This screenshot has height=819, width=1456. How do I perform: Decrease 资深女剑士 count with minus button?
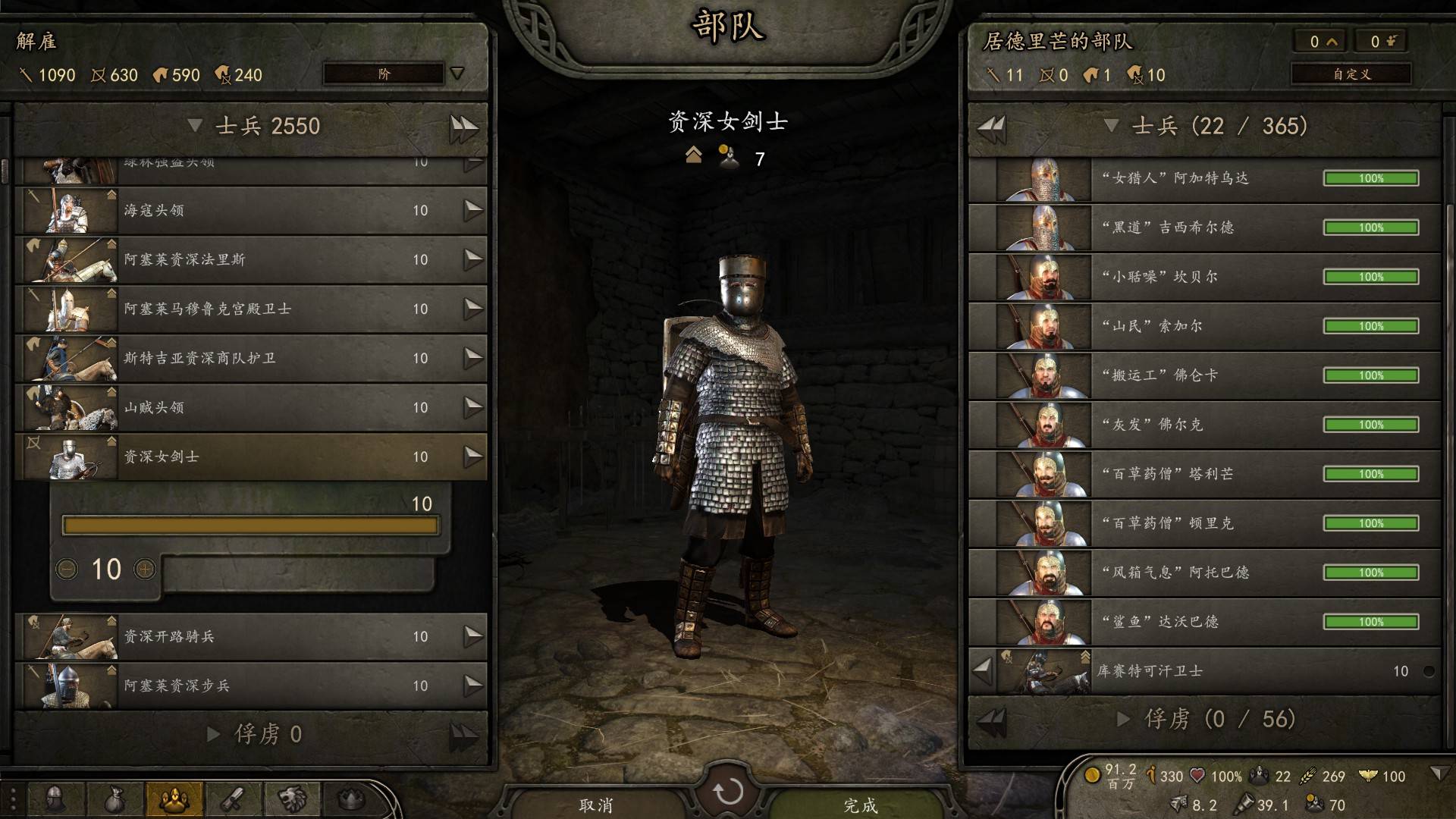67,569
